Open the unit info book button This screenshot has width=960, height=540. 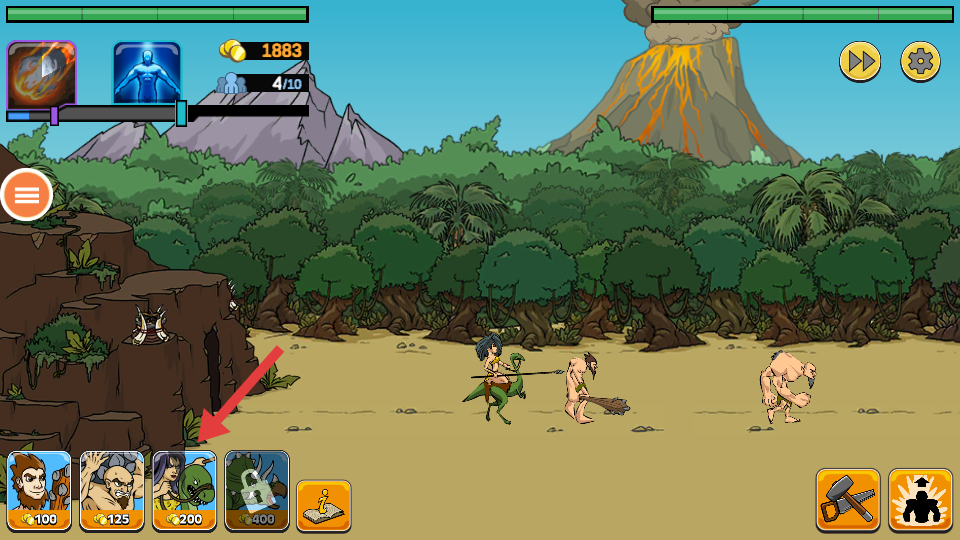(x=323, y=505)
